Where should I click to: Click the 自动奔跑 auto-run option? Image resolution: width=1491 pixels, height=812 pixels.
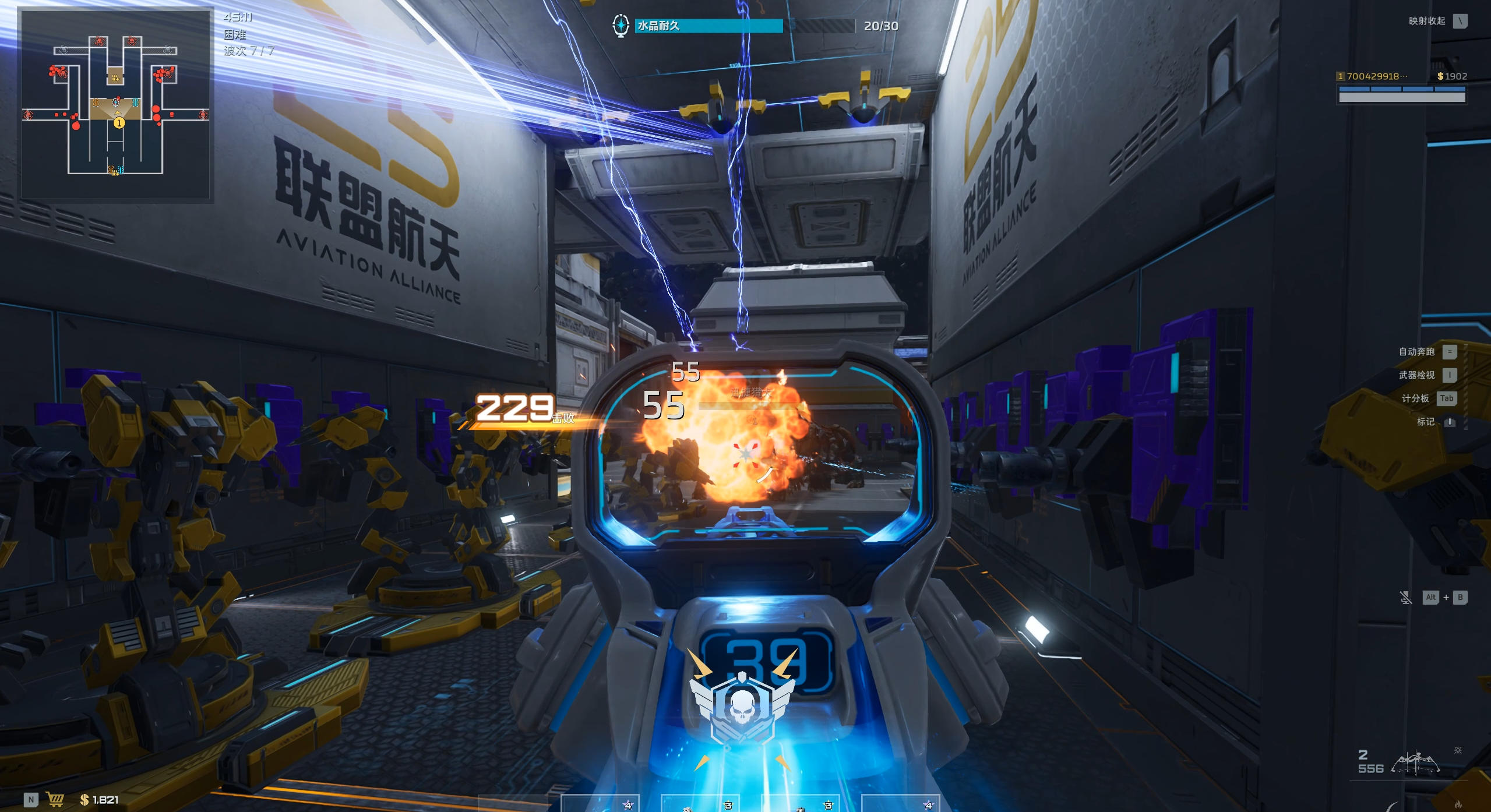click(1416, 352)
